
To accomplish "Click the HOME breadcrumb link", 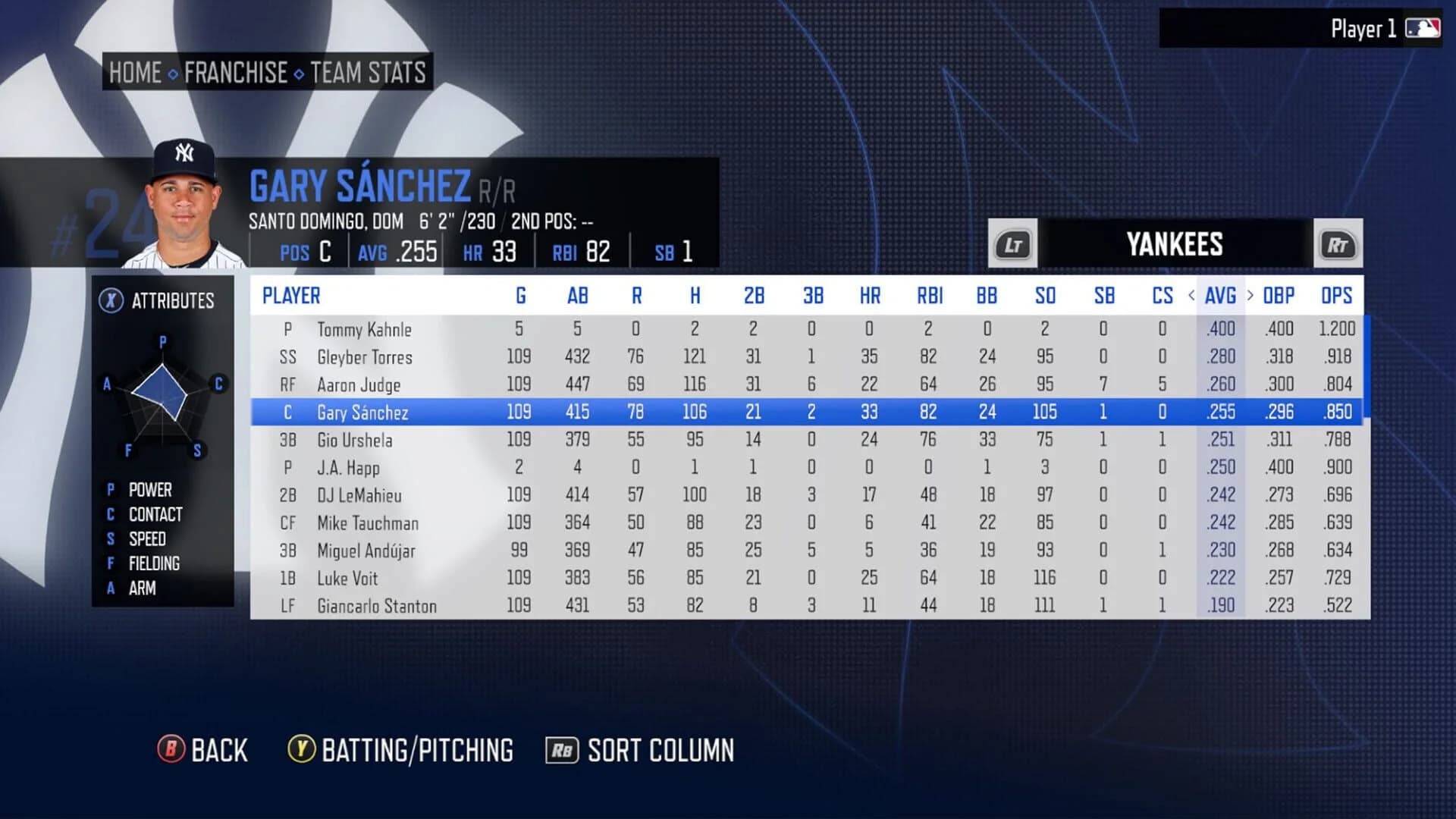I will [x=135, y=73].
